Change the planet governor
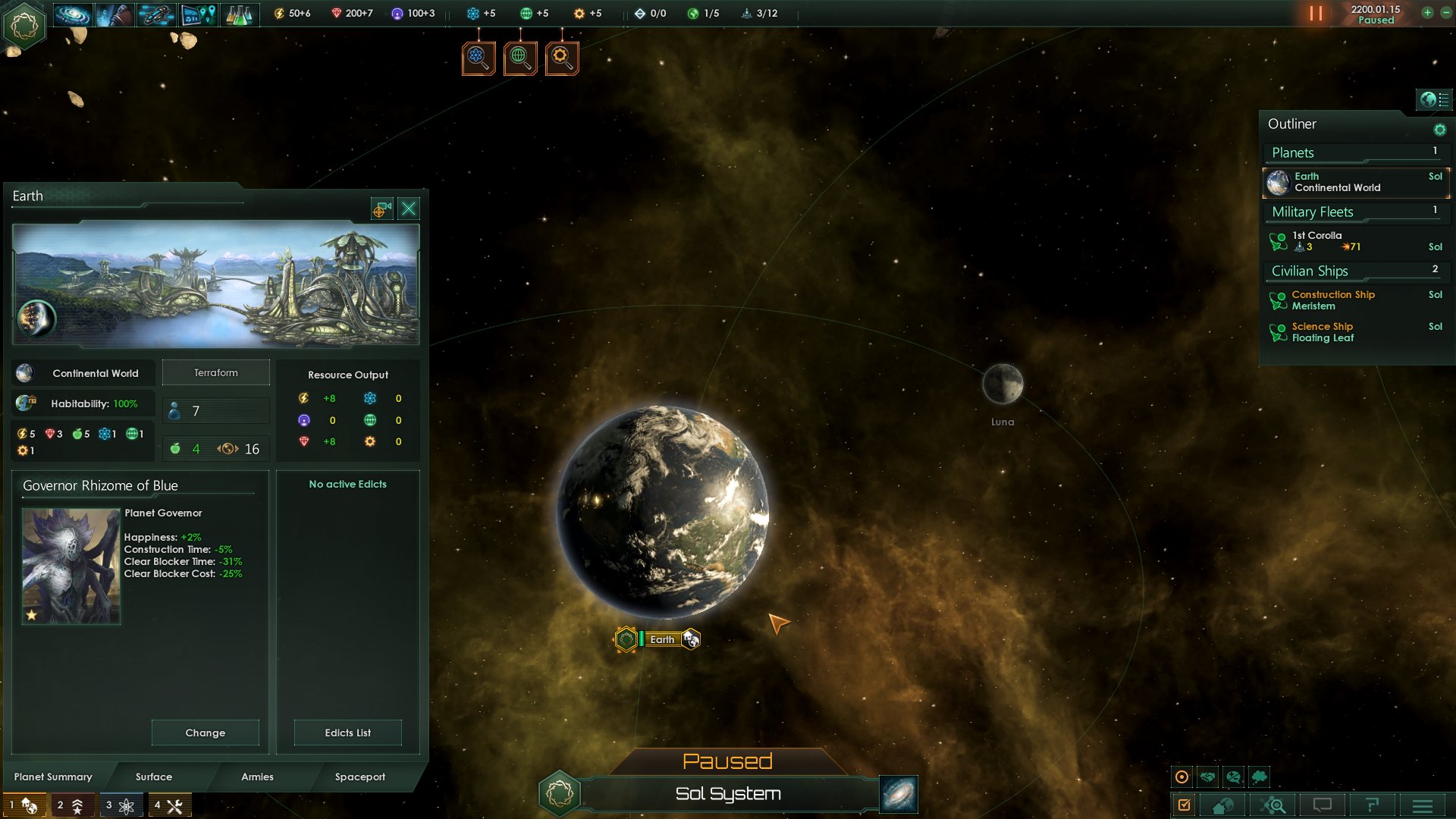Screen dimensions: 1456x819 [x=205, y=733]
